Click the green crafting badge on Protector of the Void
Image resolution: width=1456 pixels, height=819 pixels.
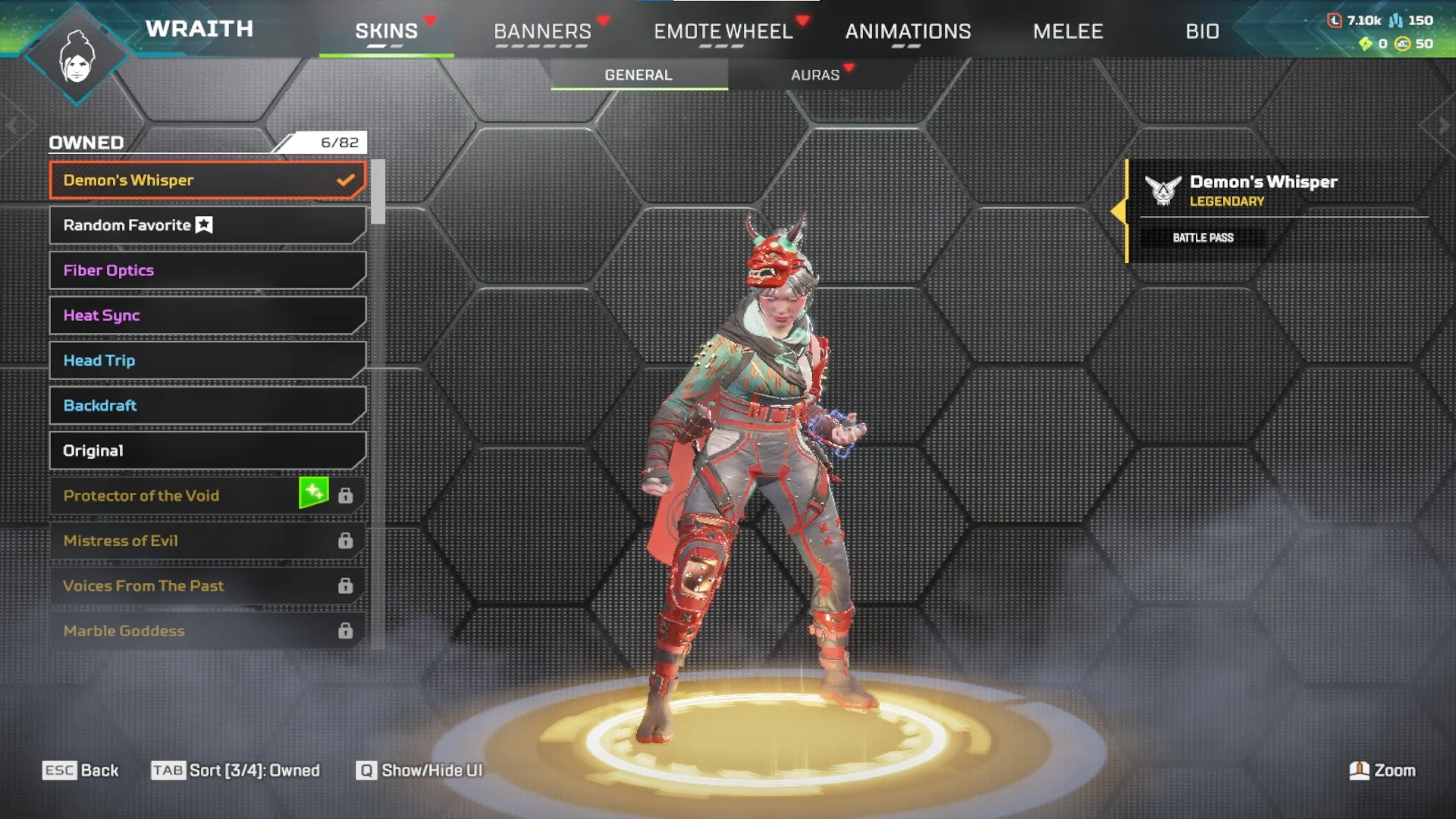pyautogui.click(x=313, y=491)
